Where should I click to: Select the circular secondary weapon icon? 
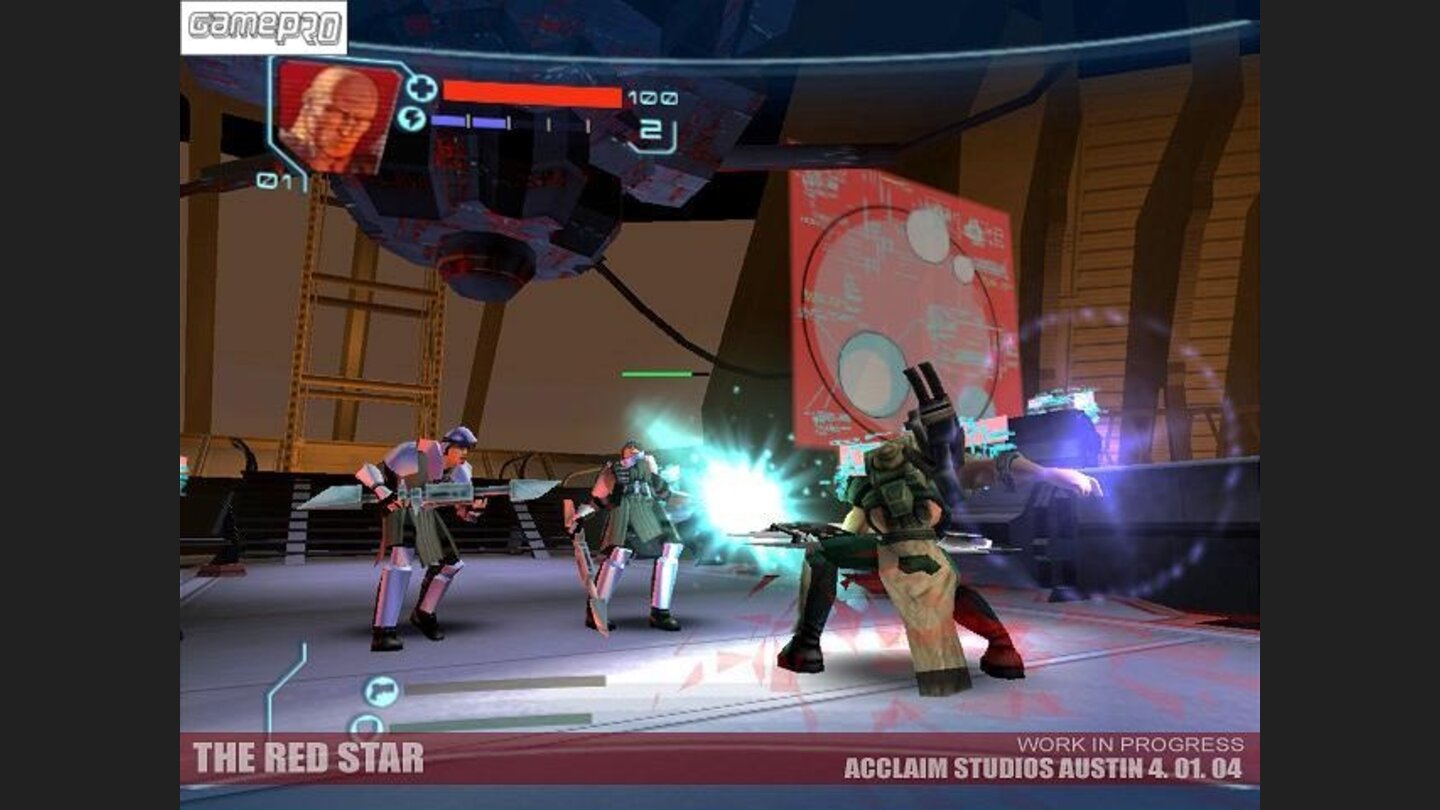coord(366,725)
